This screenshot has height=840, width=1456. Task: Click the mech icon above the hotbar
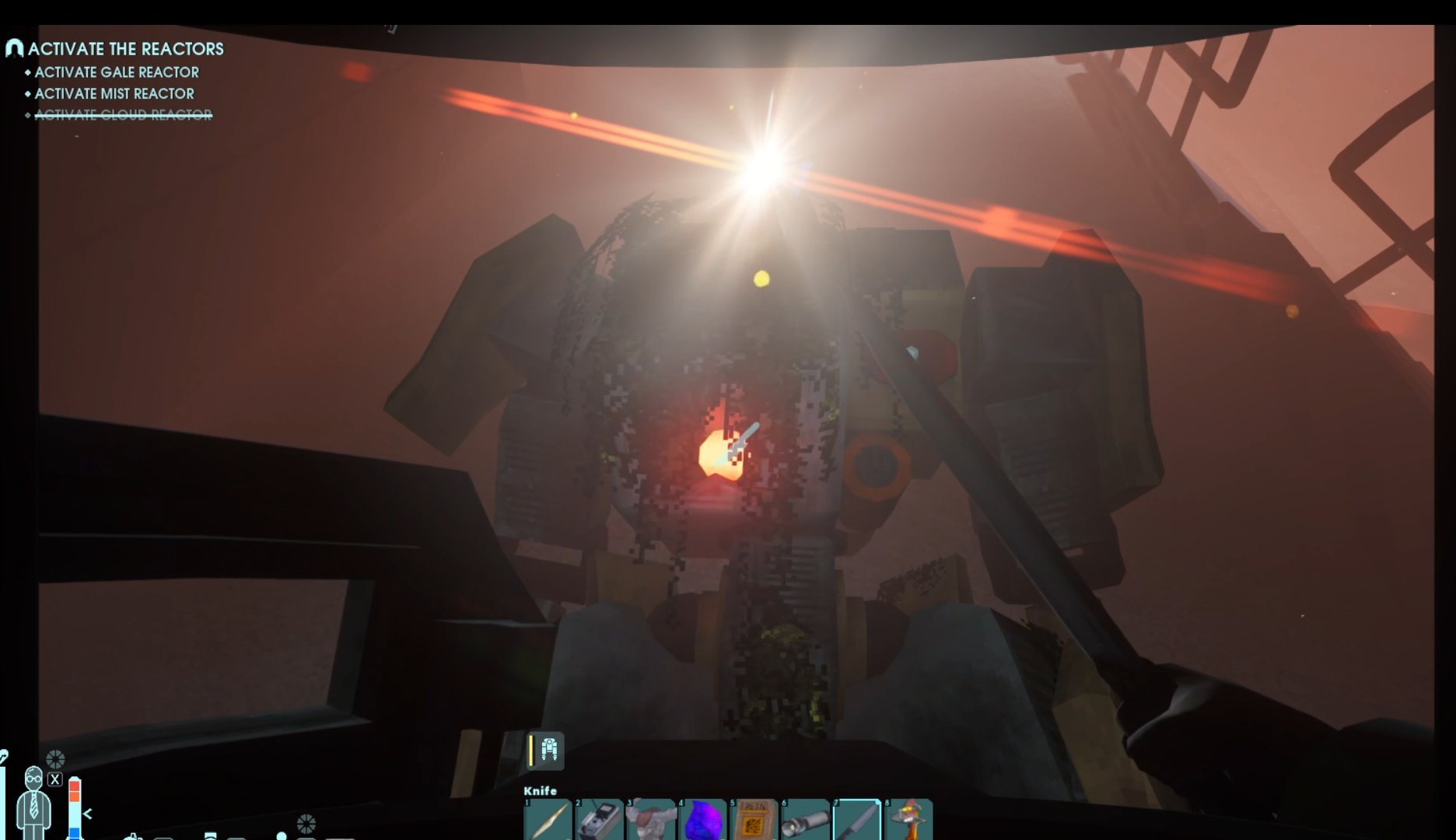pos(549,750)
